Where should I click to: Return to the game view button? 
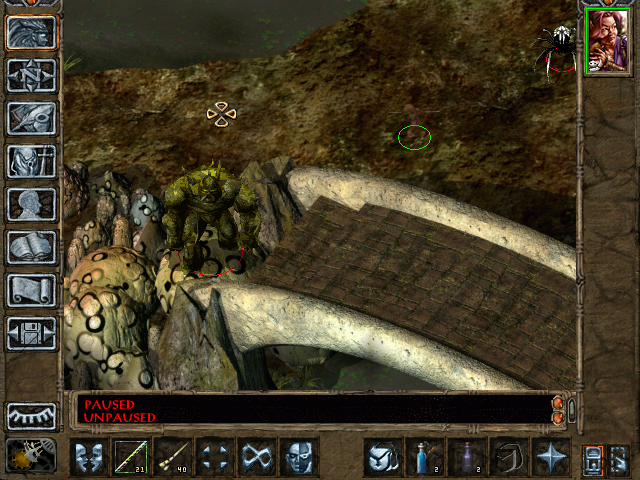[31, 33]
